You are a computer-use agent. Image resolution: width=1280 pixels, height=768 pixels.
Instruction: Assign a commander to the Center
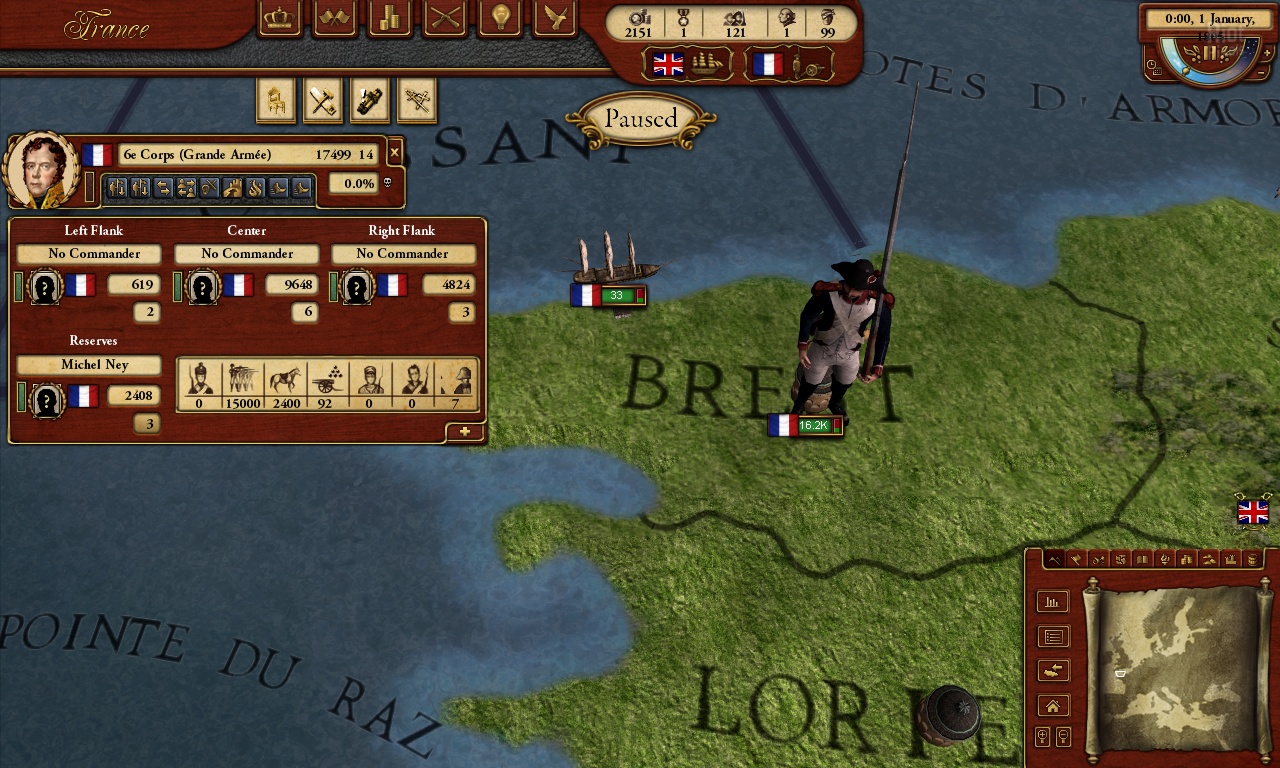pos(246,254)
